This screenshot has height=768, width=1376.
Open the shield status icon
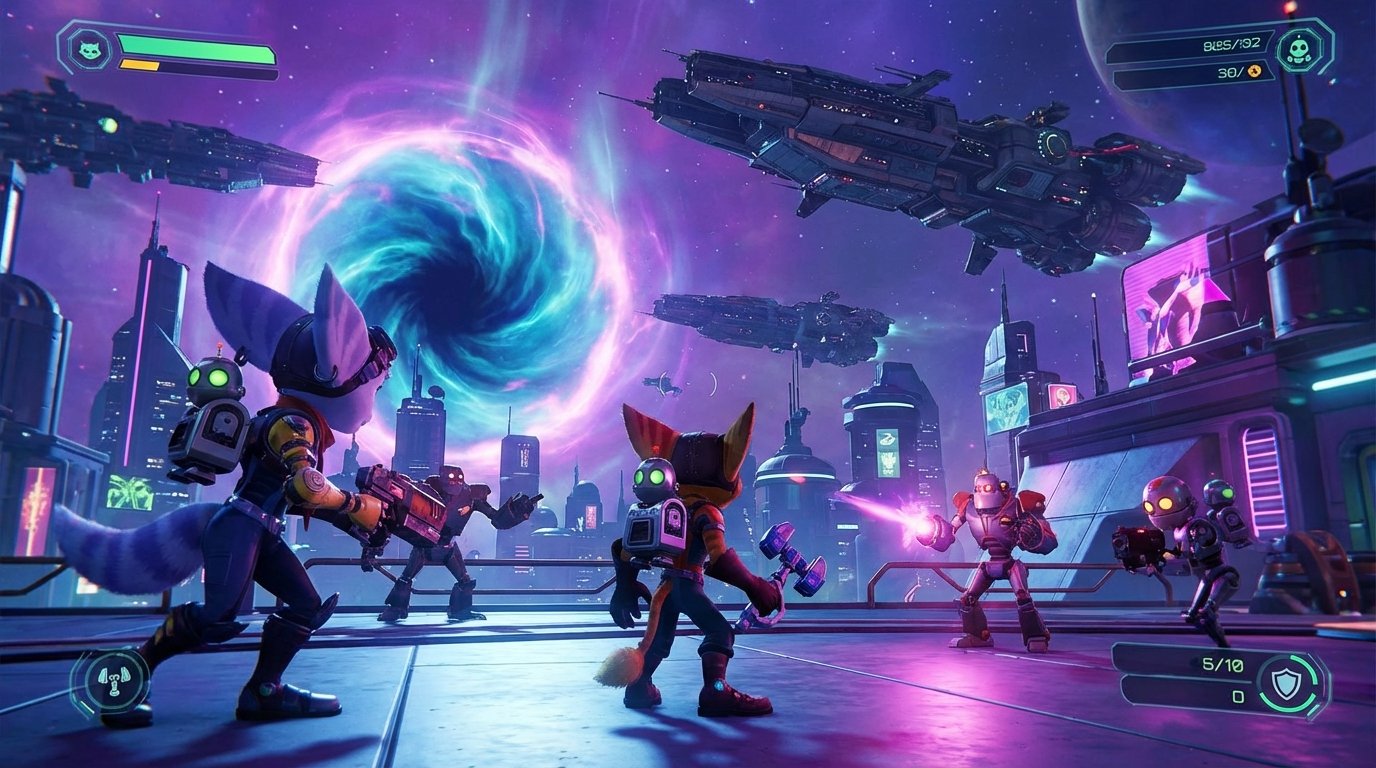coord(1286,684)
